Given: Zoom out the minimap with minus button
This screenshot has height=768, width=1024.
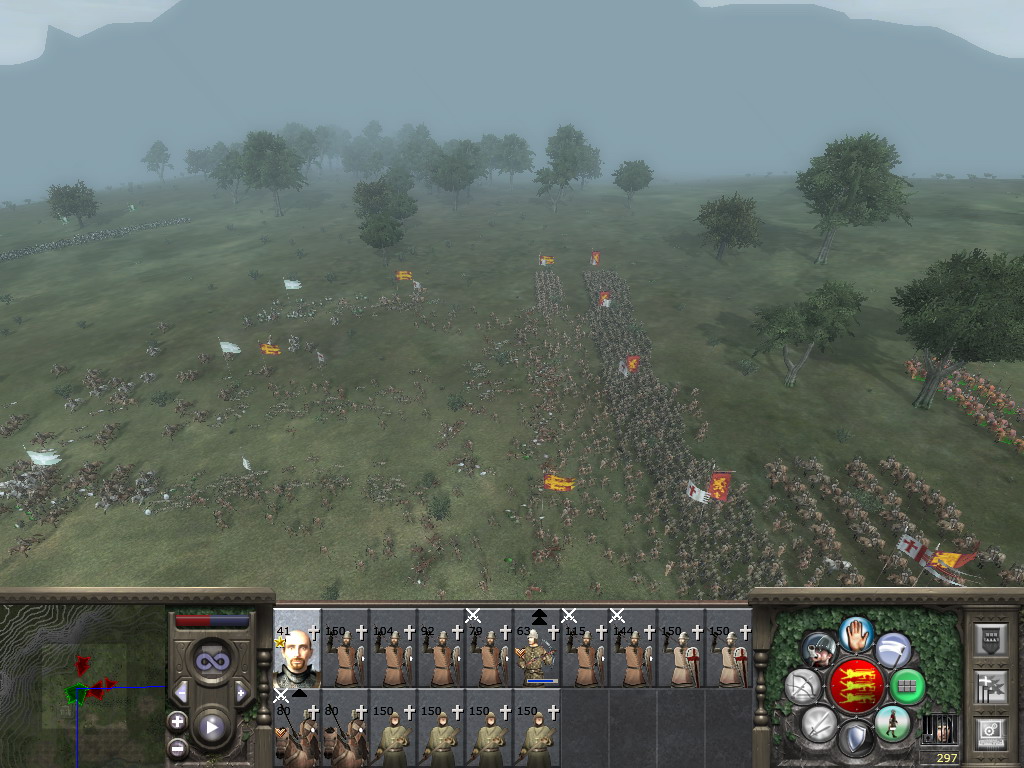Looking at the screenshot, I should 178,746.
